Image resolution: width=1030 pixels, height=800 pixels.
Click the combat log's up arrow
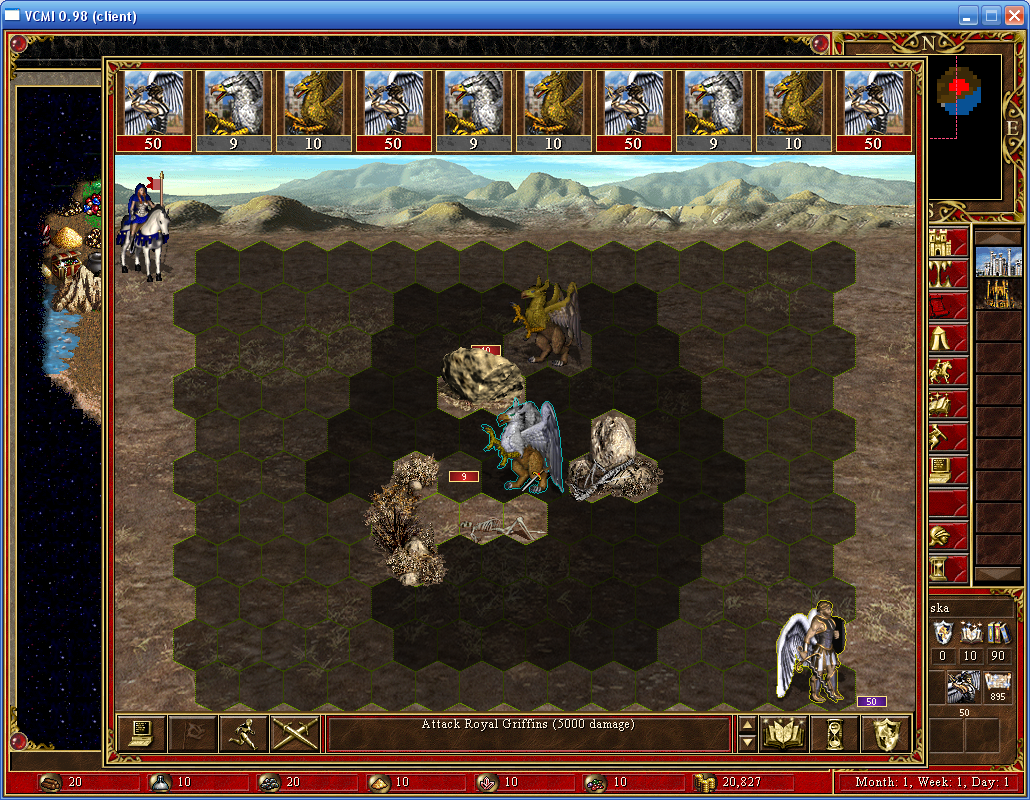click(746, 725)
